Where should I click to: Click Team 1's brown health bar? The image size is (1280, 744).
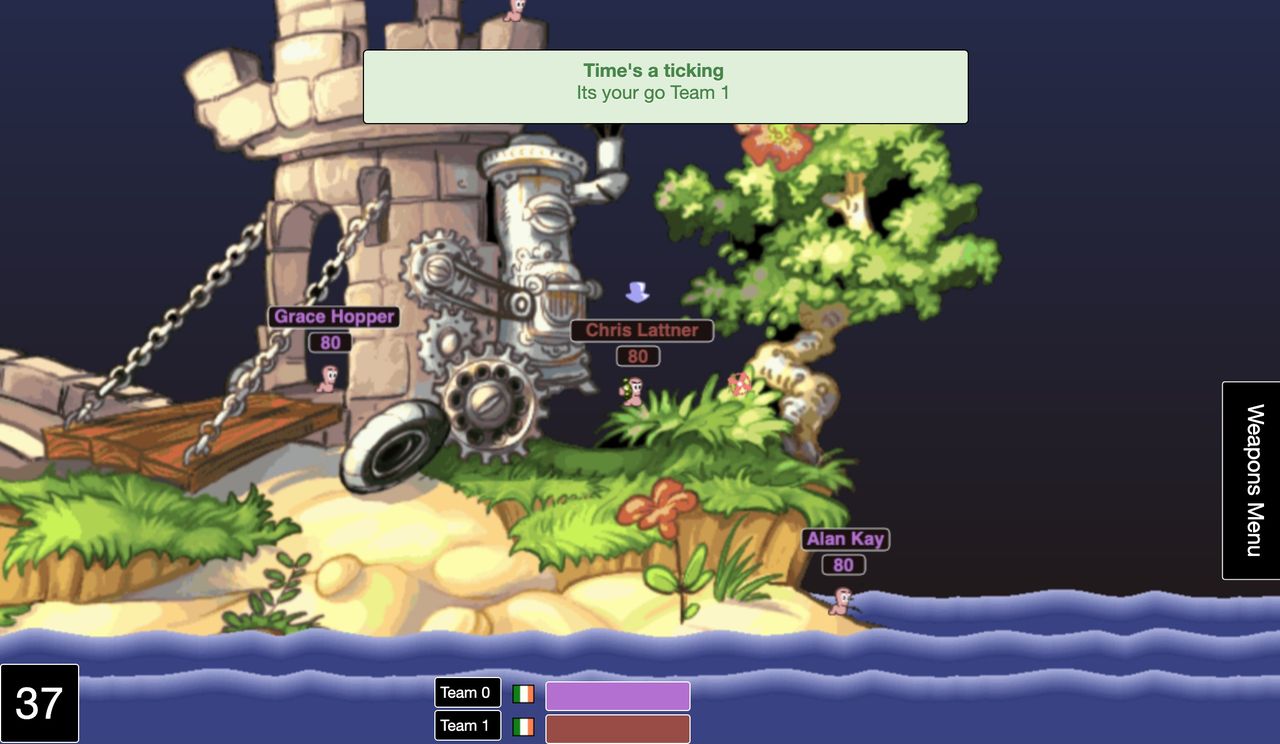[617, 728]
